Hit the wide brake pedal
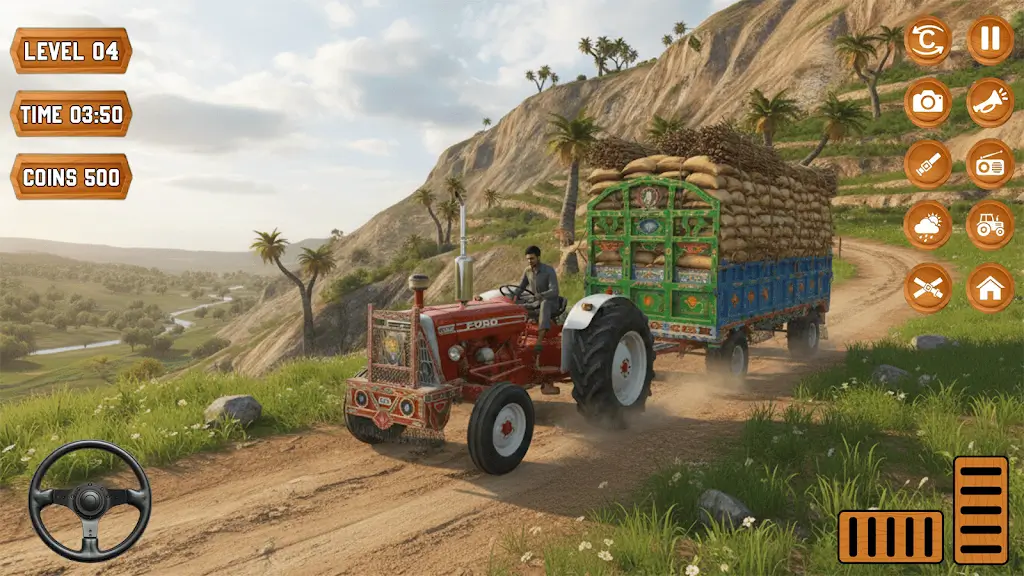 pyautogui.click(x=890, y=536)
